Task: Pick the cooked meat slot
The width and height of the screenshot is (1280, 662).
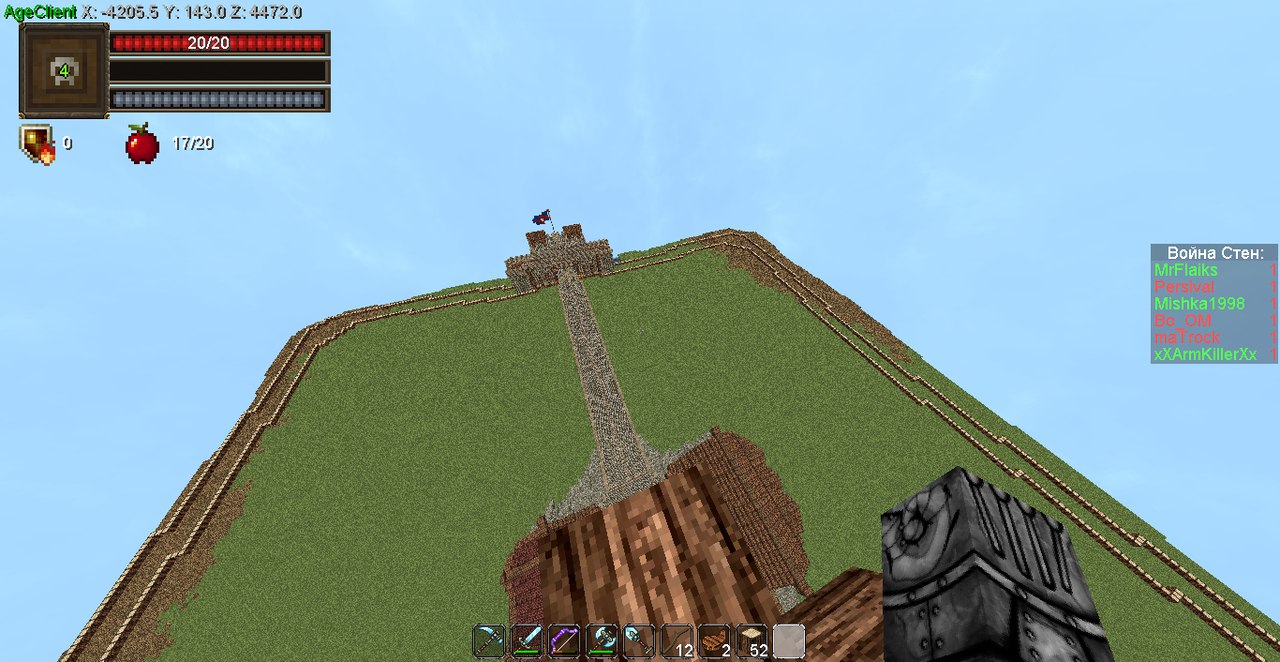Action: [x=714, y=641]
